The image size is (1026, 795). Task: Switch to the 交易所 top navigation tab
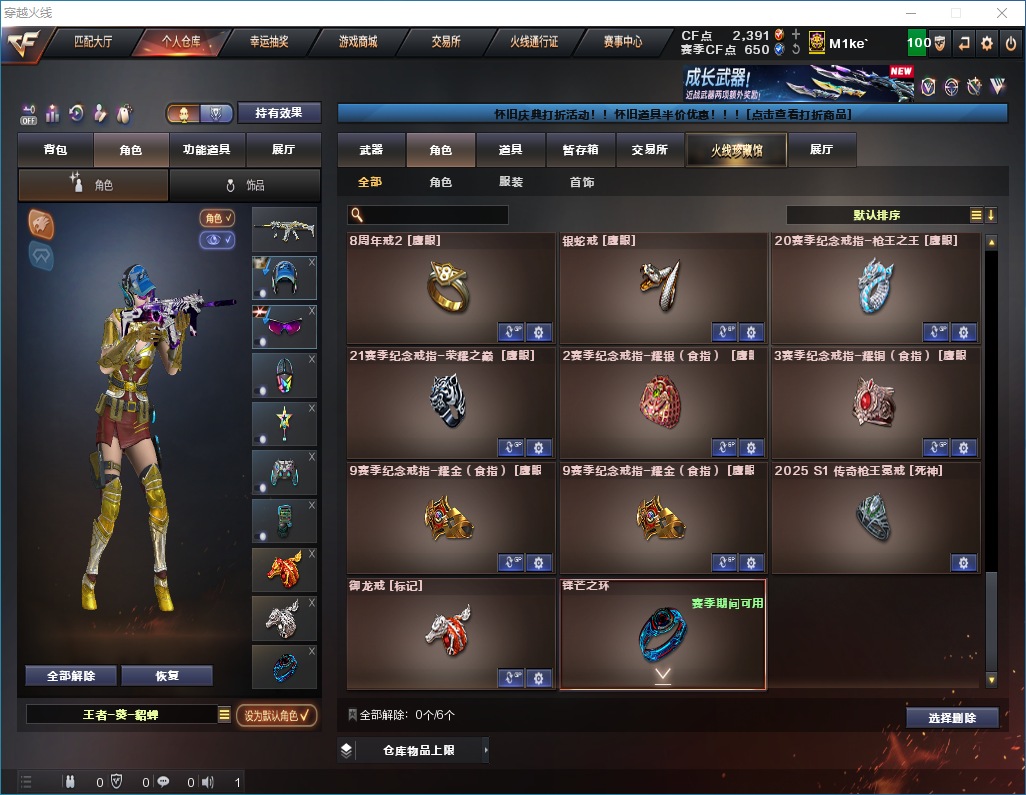(x=446, y=42)
